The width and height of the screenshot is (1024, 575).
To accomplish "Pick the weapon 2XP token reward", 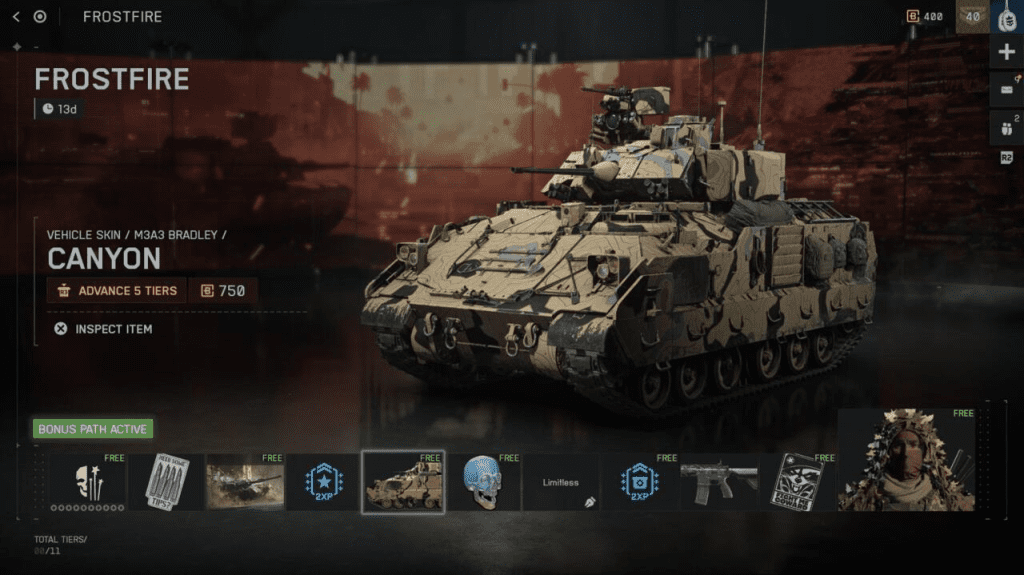I will [x=638, y=482].
